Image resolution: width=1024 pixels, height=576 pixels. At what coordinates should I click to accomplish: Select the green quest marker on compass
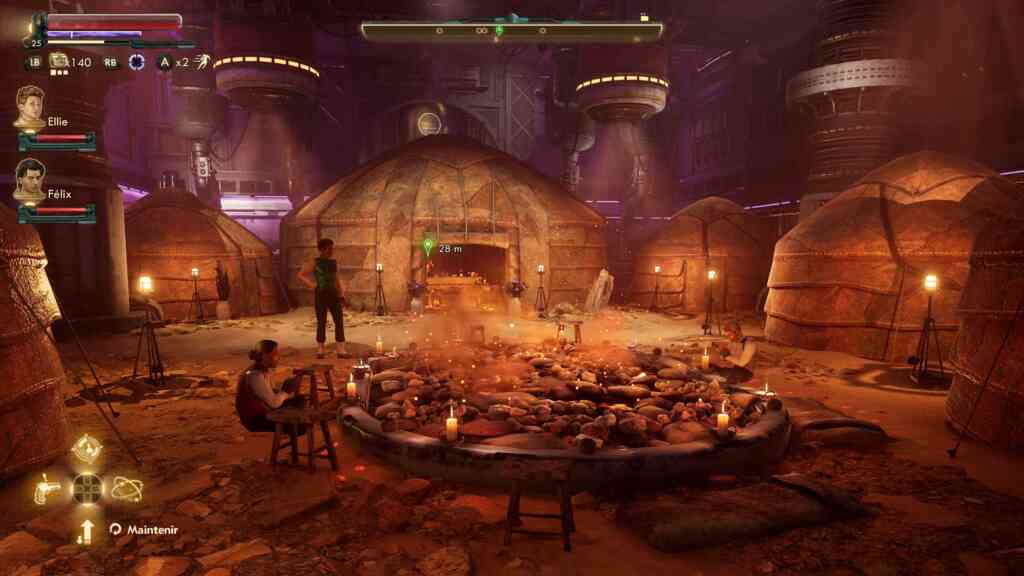[499, 30]
